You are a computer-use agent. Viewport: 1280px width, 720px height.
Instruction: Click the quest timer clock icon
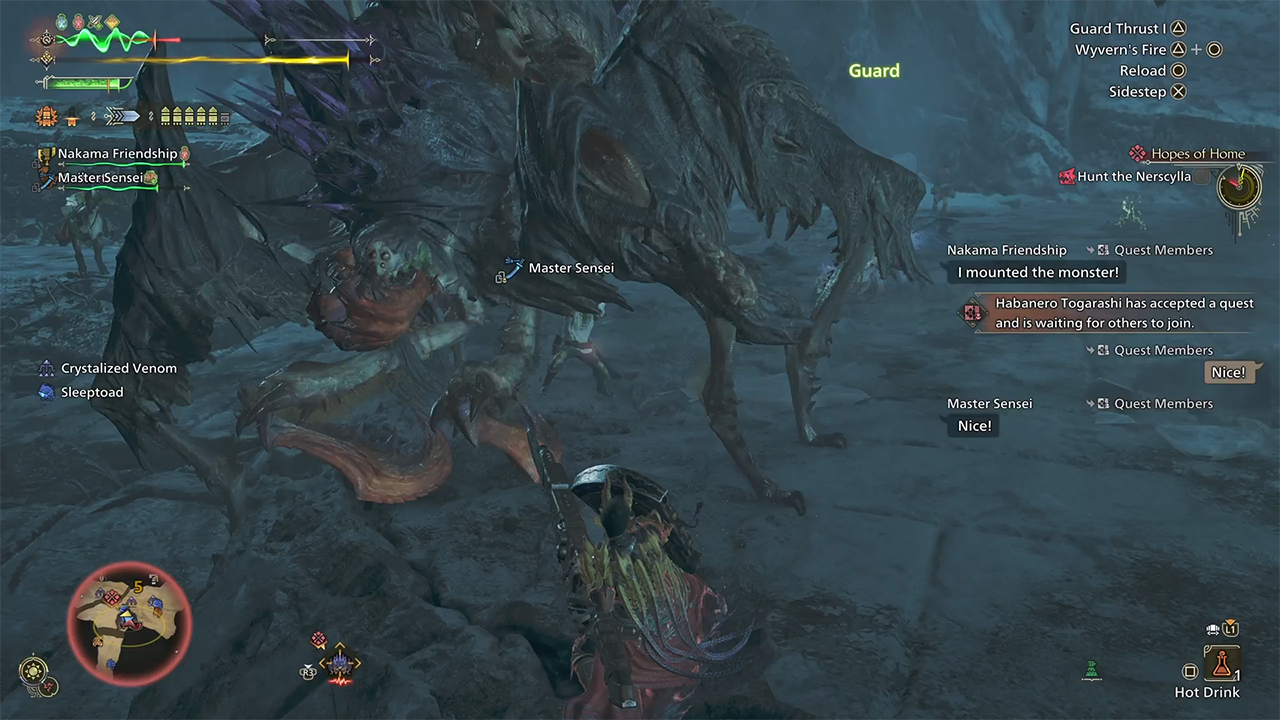pos(1238,186)
